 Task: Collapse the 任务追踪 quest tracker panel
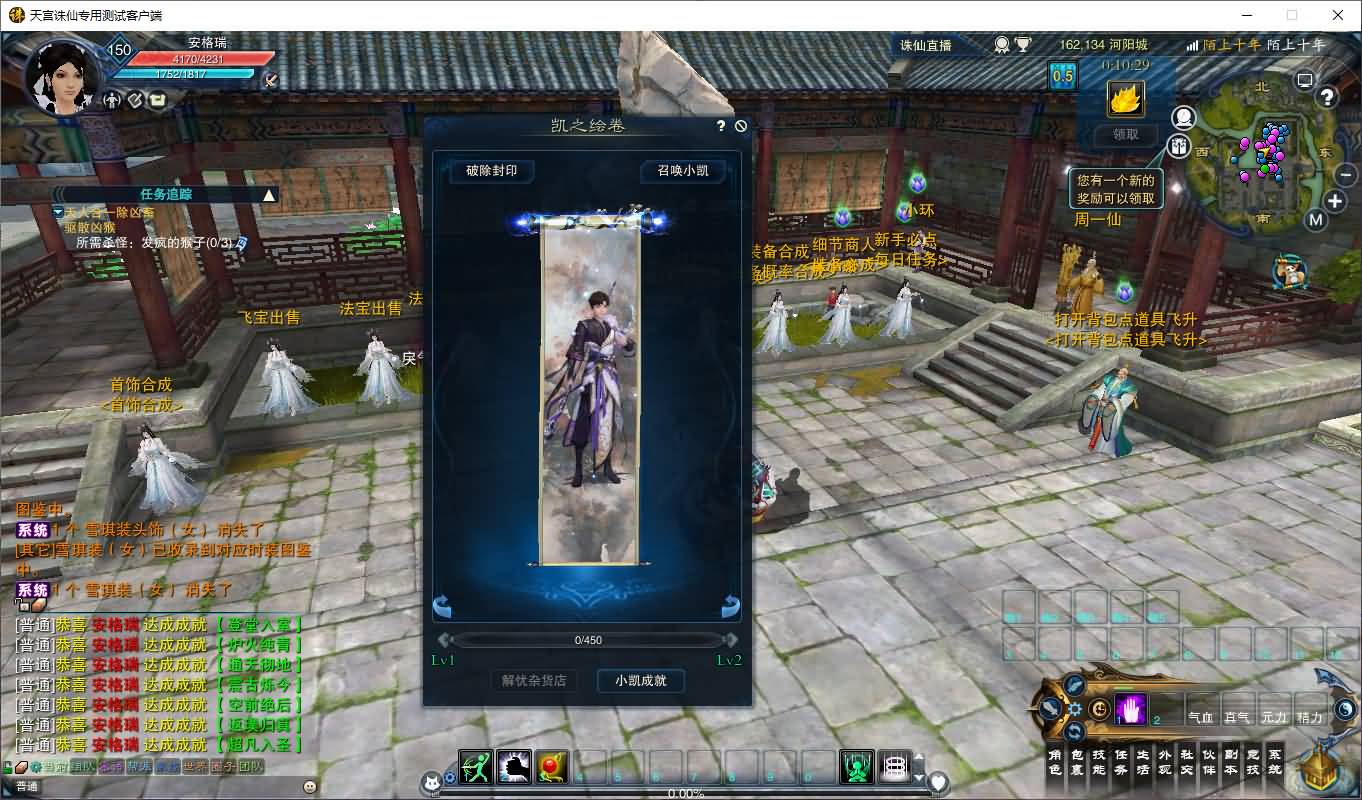(x=268, y=195)
